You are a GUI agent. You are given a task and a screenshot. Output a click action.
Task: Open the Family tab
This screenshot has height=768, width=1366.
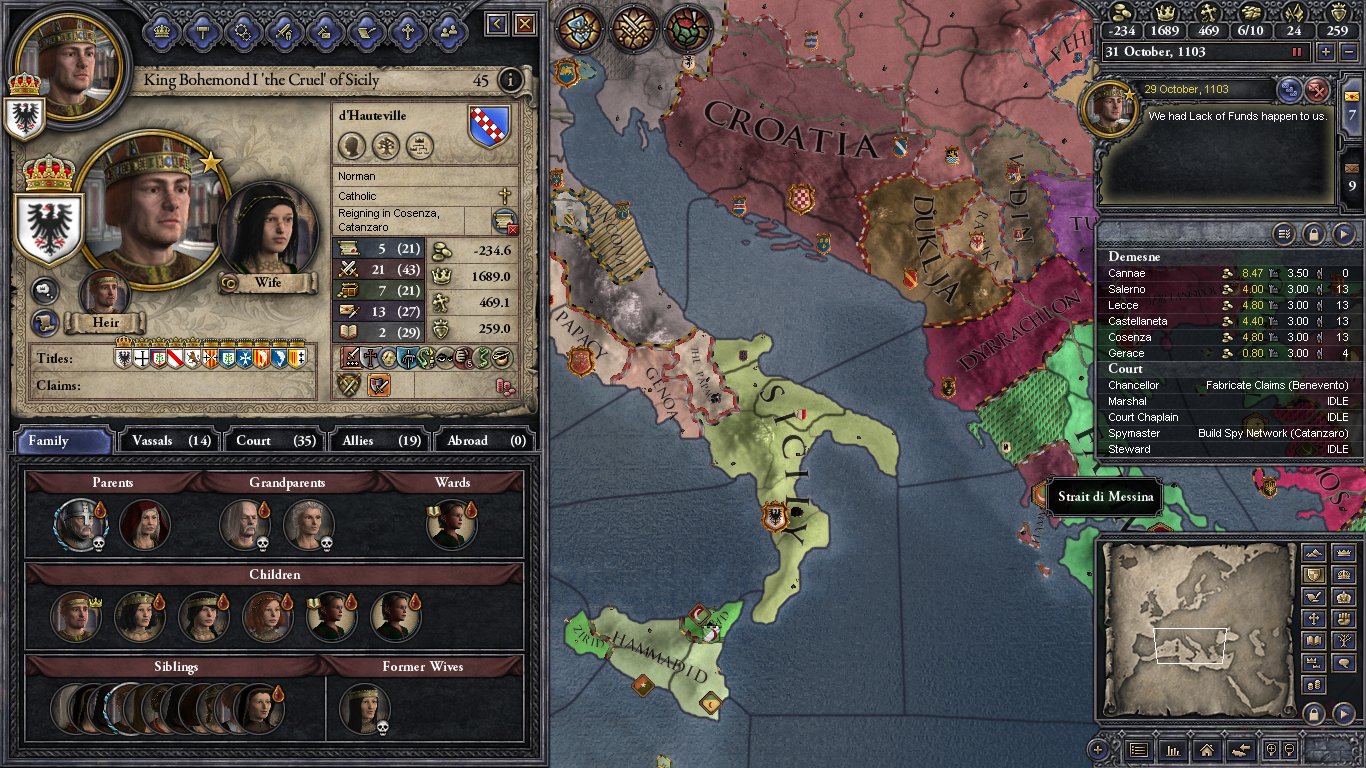[x=62, y=440]
